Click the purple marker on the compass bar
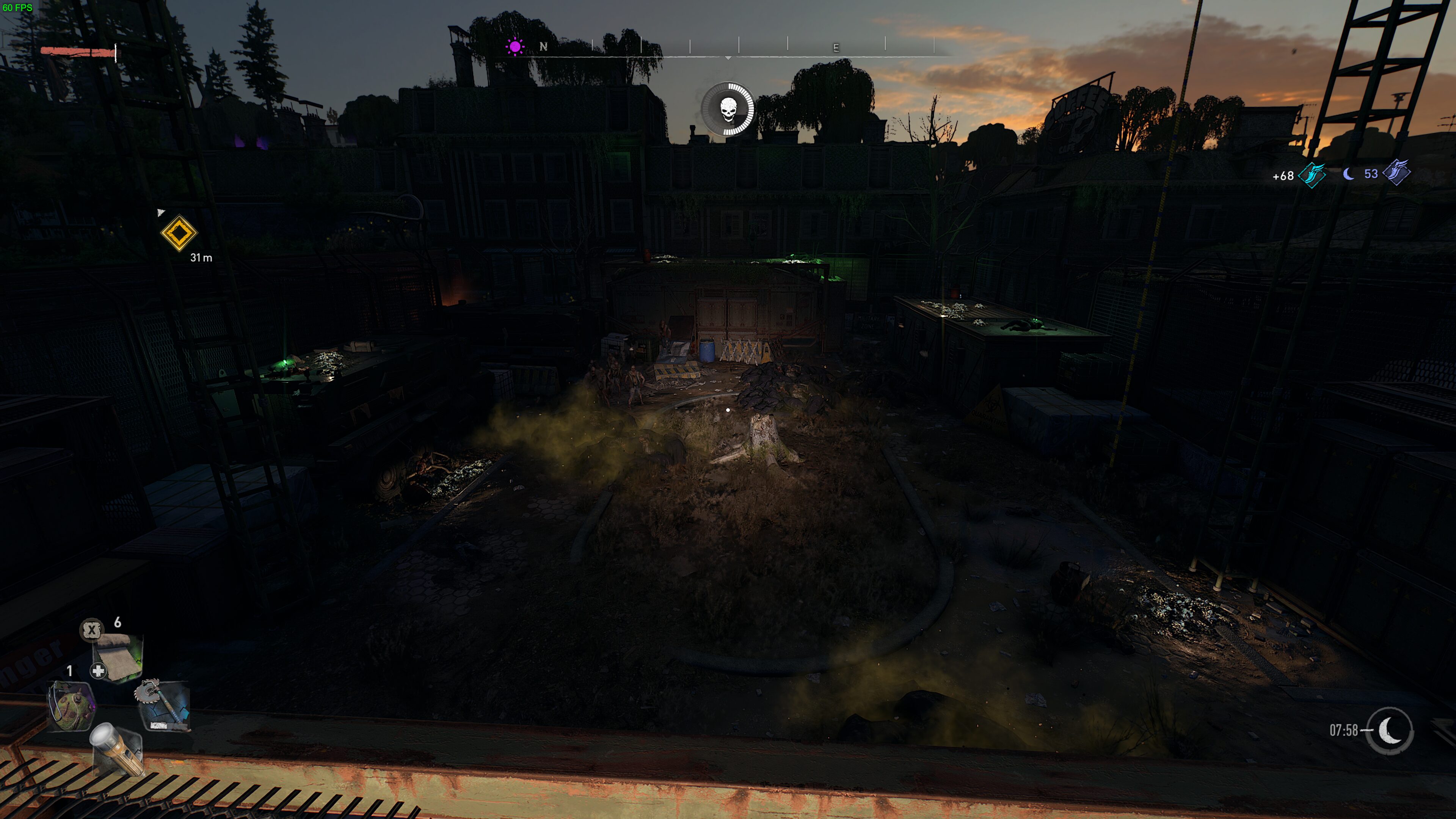The image size is (1456, 819). point(515,46)
